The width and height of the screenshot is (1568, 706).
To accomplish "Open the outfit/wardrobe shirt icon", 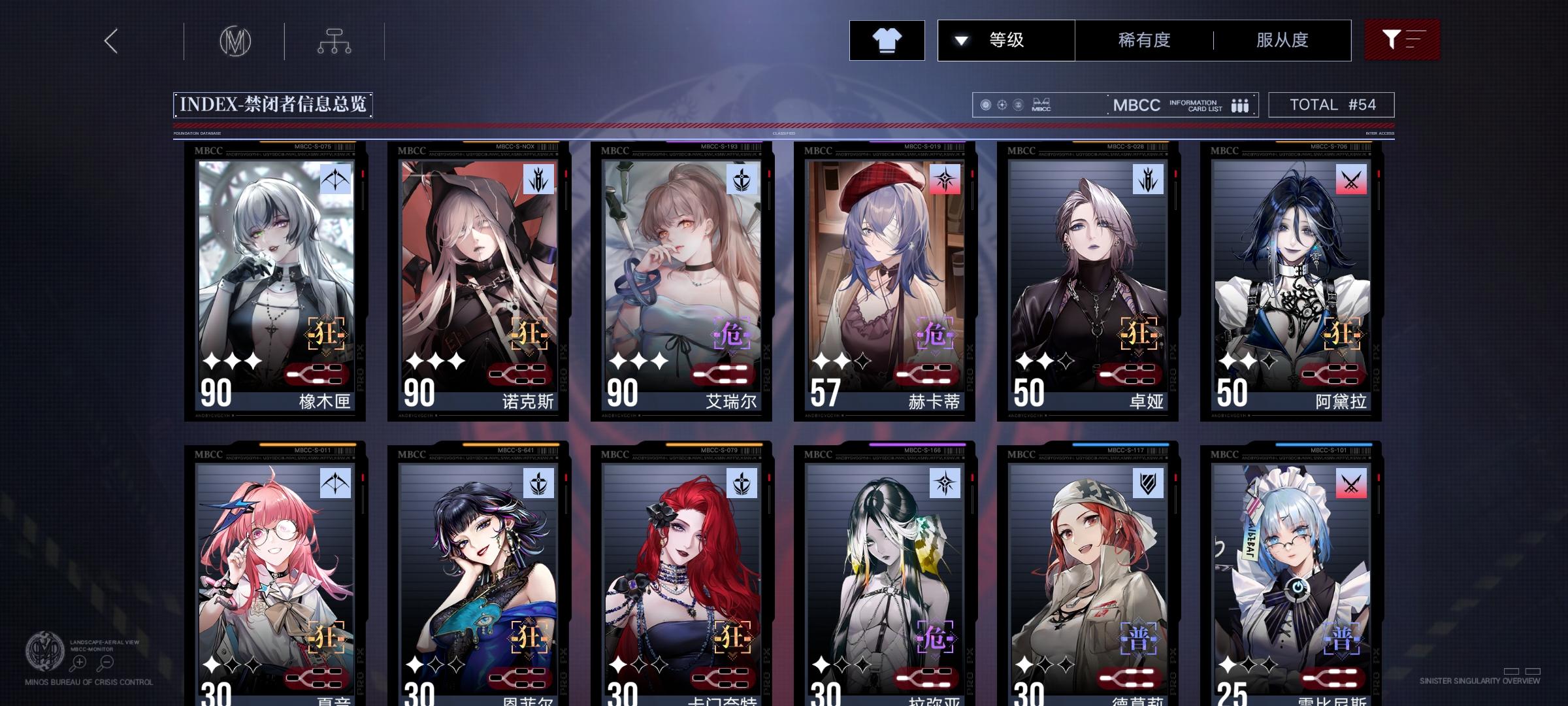I will 887,39.
